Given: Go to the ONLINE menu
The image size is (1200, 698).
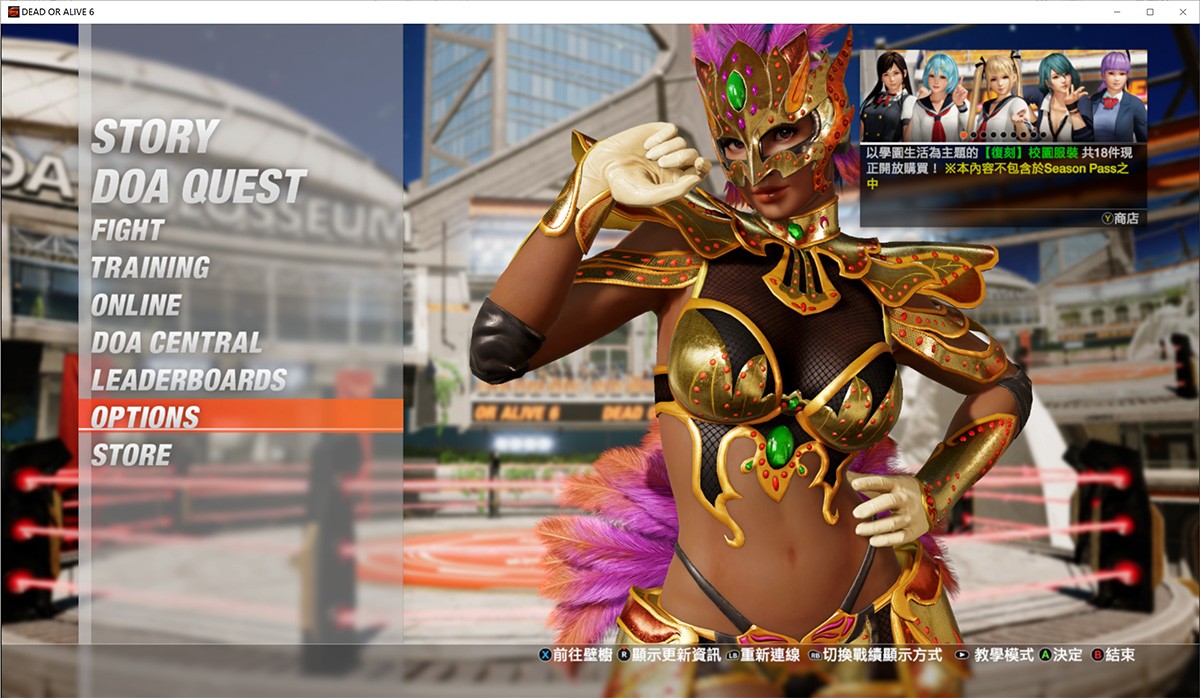Looking at the screenshot, I should 137,305.
